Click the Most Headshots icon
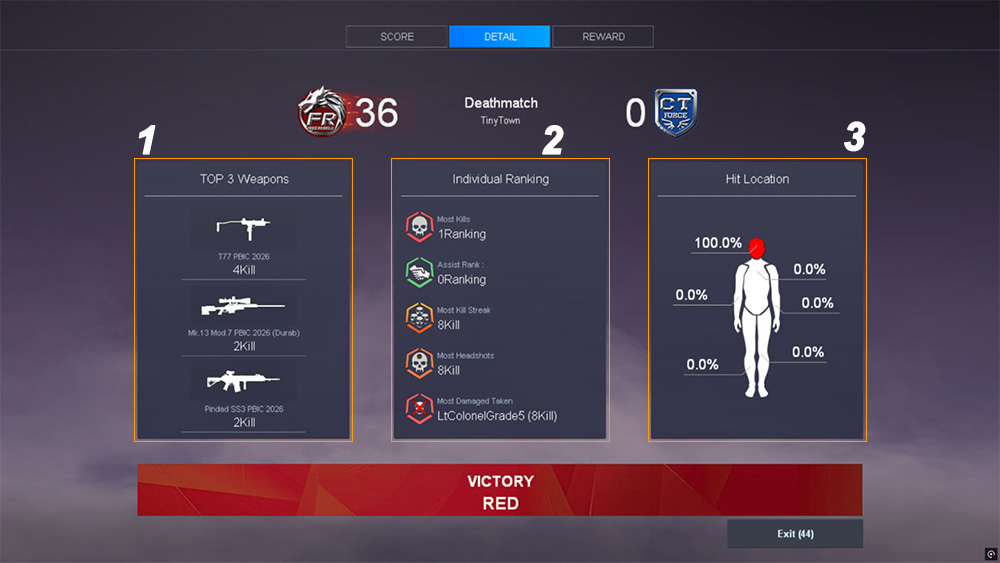Image resolution: width=1000 pixels, height=563 pixels. point(419,363)
